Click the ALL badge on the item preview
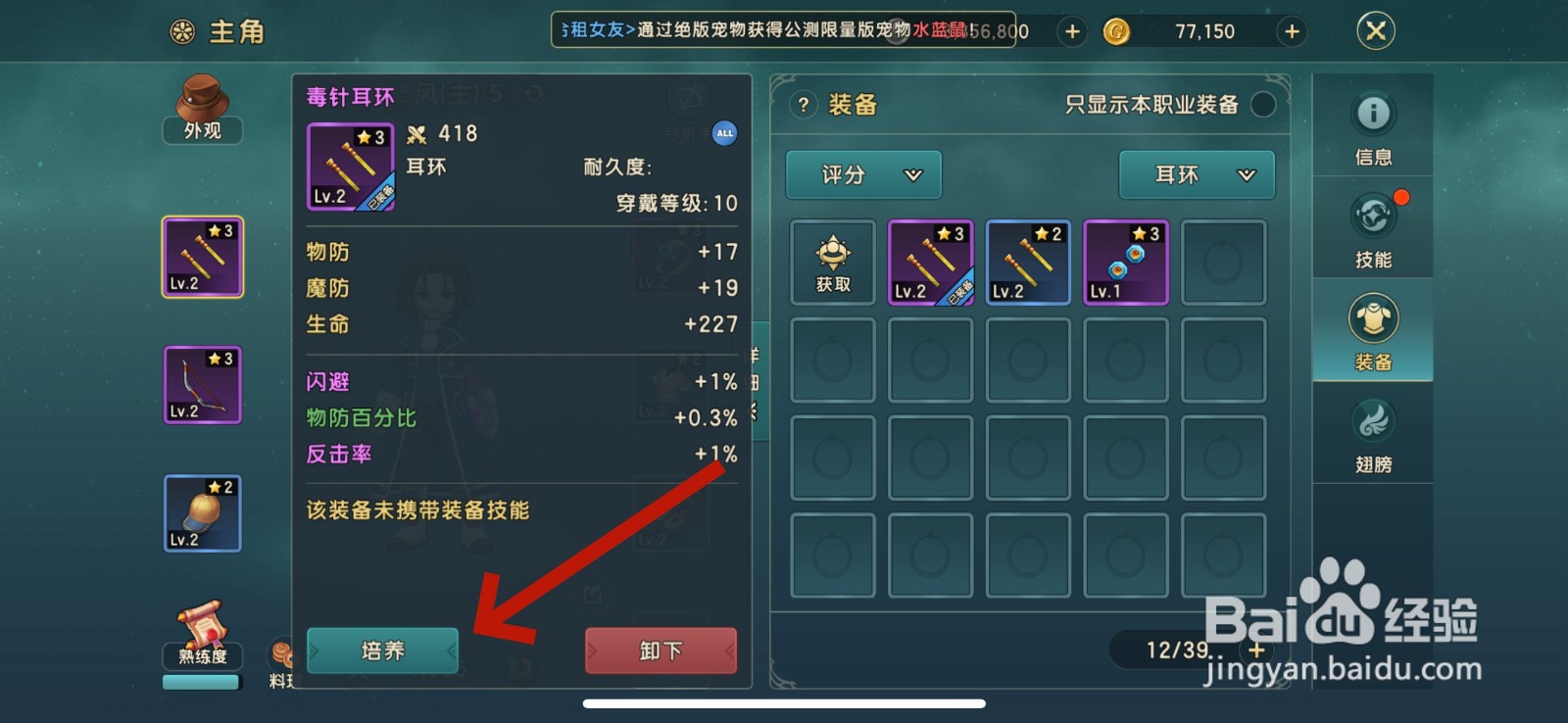Screen dimensions: 1568x723 click(723, 133)
